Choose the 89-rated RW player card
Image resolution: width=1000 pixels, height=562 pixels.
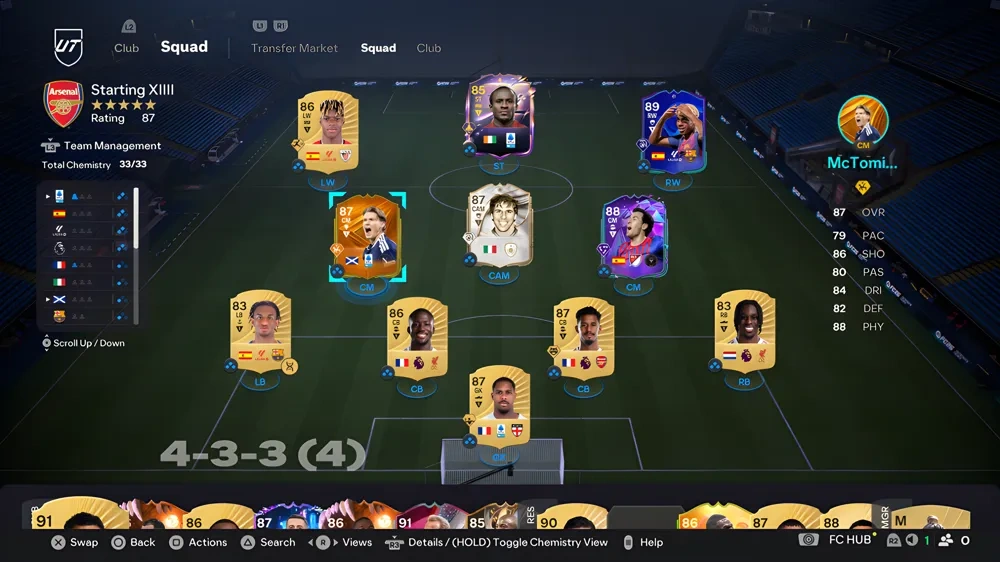(x=673, y=131)
